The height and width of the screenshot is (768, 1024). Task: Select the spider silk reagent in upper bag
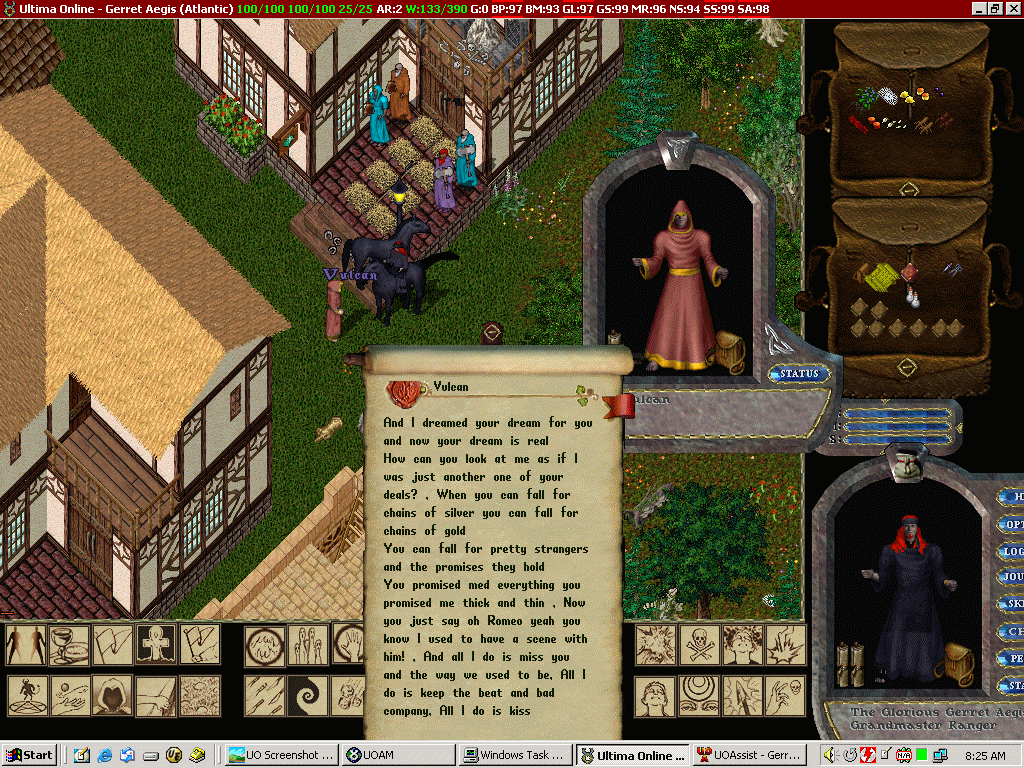coord(888,97)
